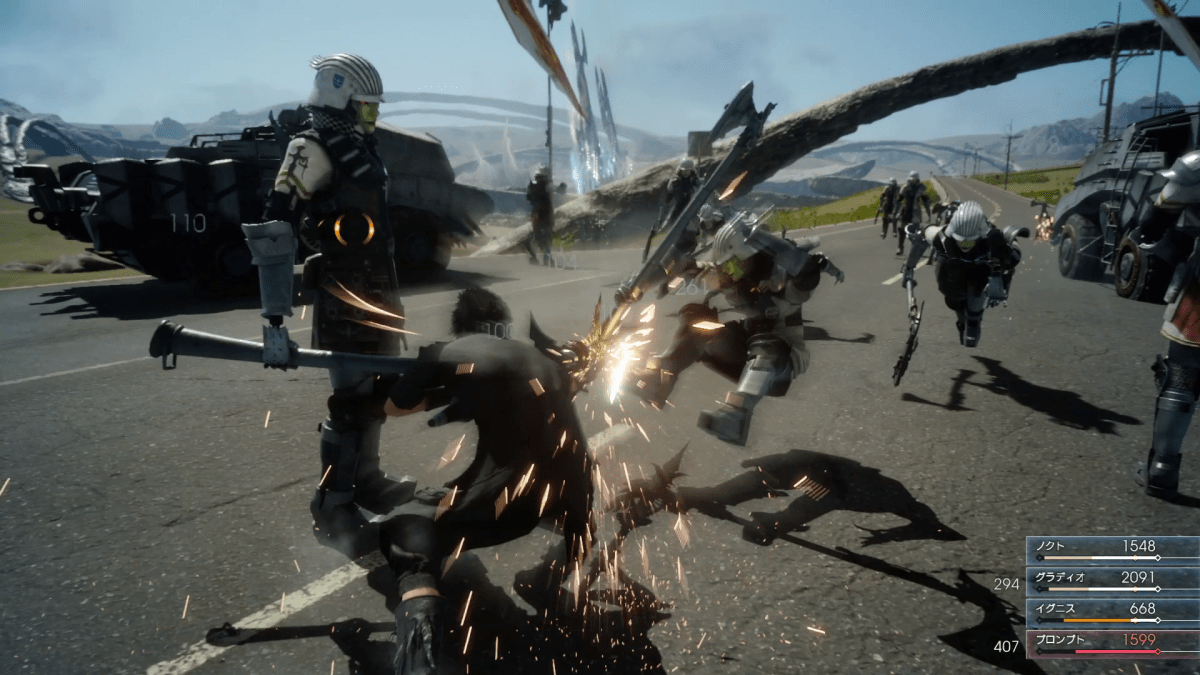Click Prompto's red-highlighted party row

coord(1112,642)
